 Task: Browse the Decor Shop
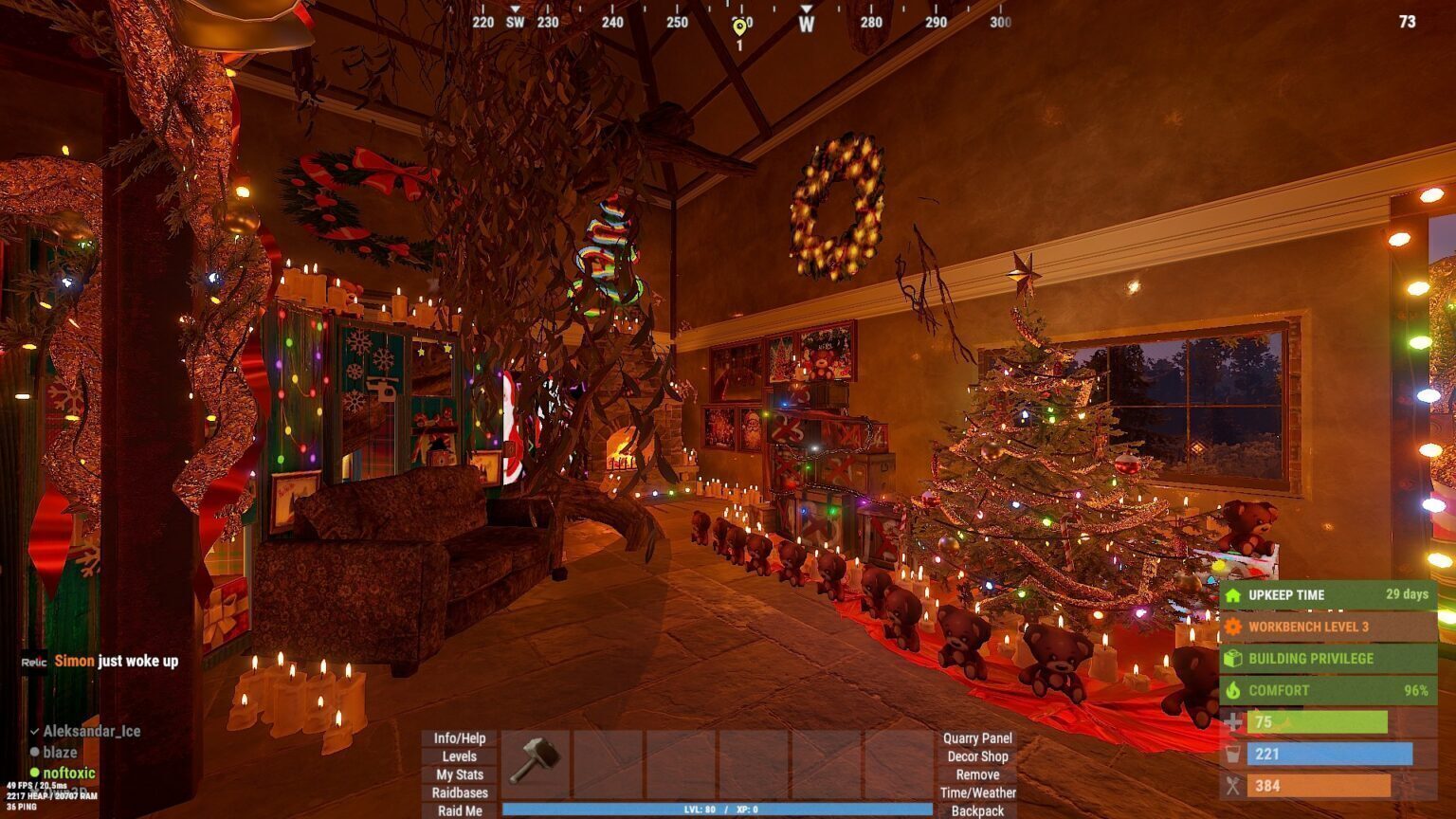(977, 756)
